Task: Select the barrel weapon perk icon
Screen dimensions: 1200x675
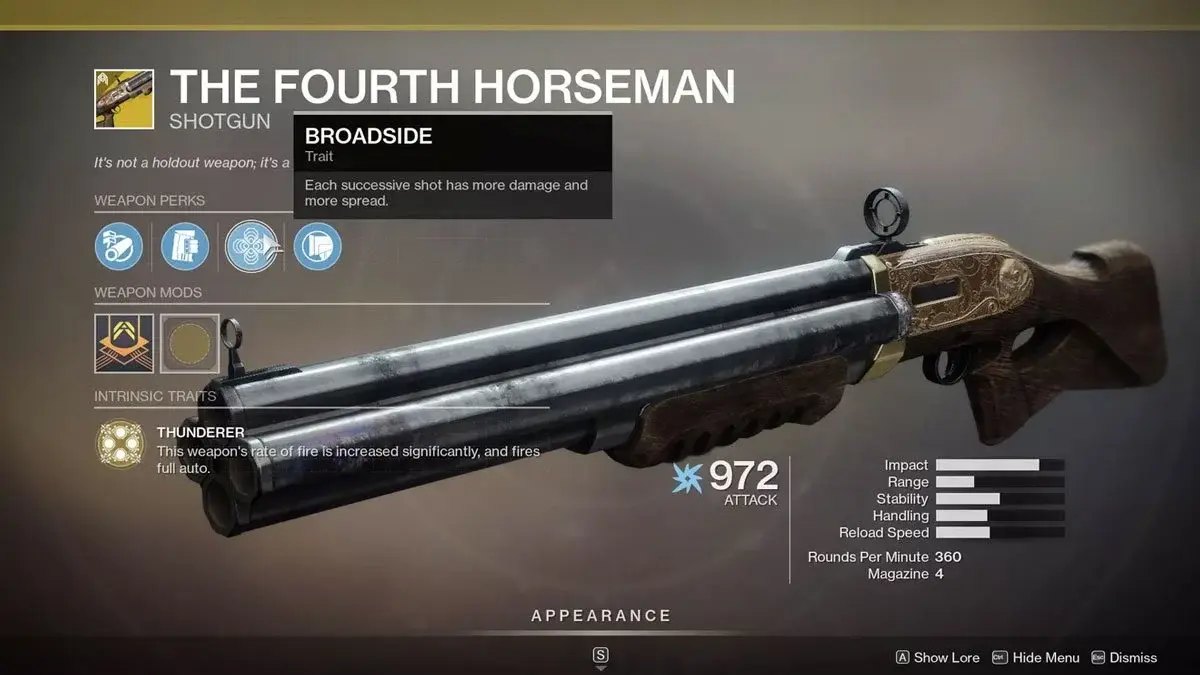Action: point(119,246)
